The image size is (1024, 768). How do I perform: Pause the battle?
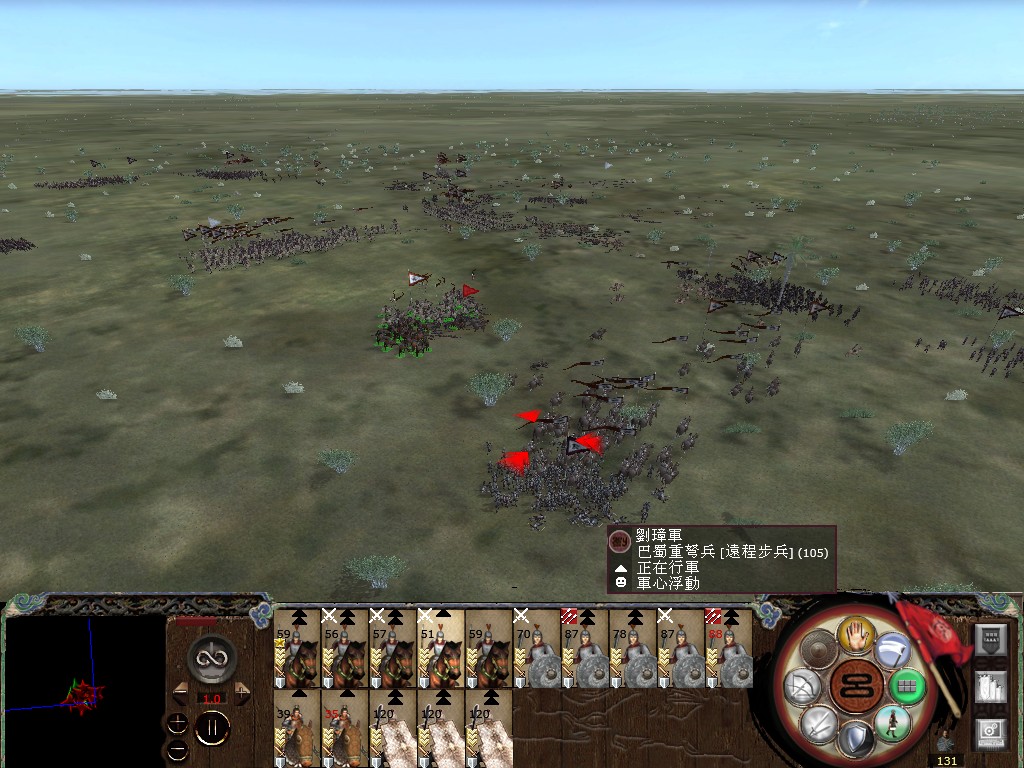click(x=211, y=728)
